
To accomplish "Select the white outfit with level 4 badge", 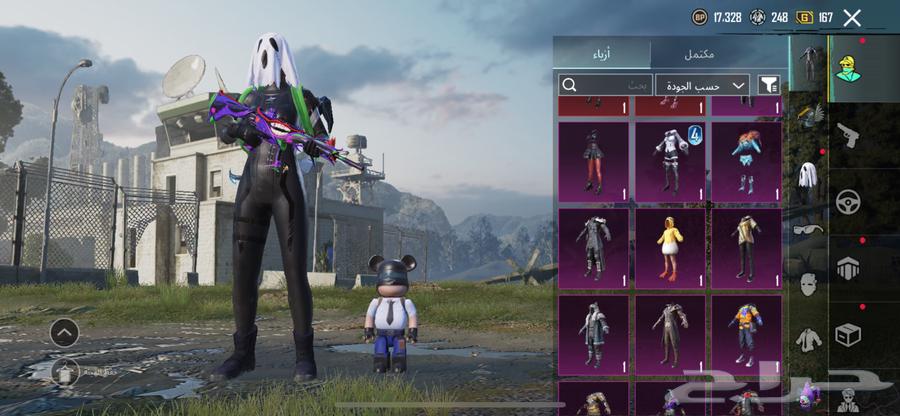I will pyautogui.click(x=669, y=162).
